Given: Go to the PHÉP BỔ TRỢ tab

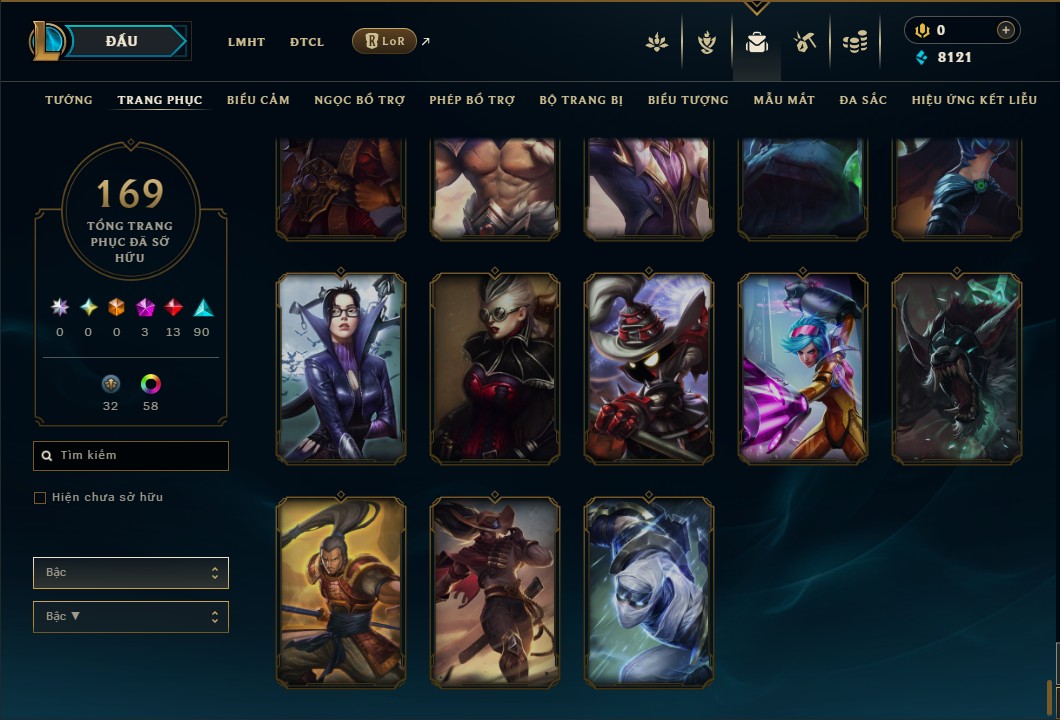Looking at the screenshot, I should point(472,100).
